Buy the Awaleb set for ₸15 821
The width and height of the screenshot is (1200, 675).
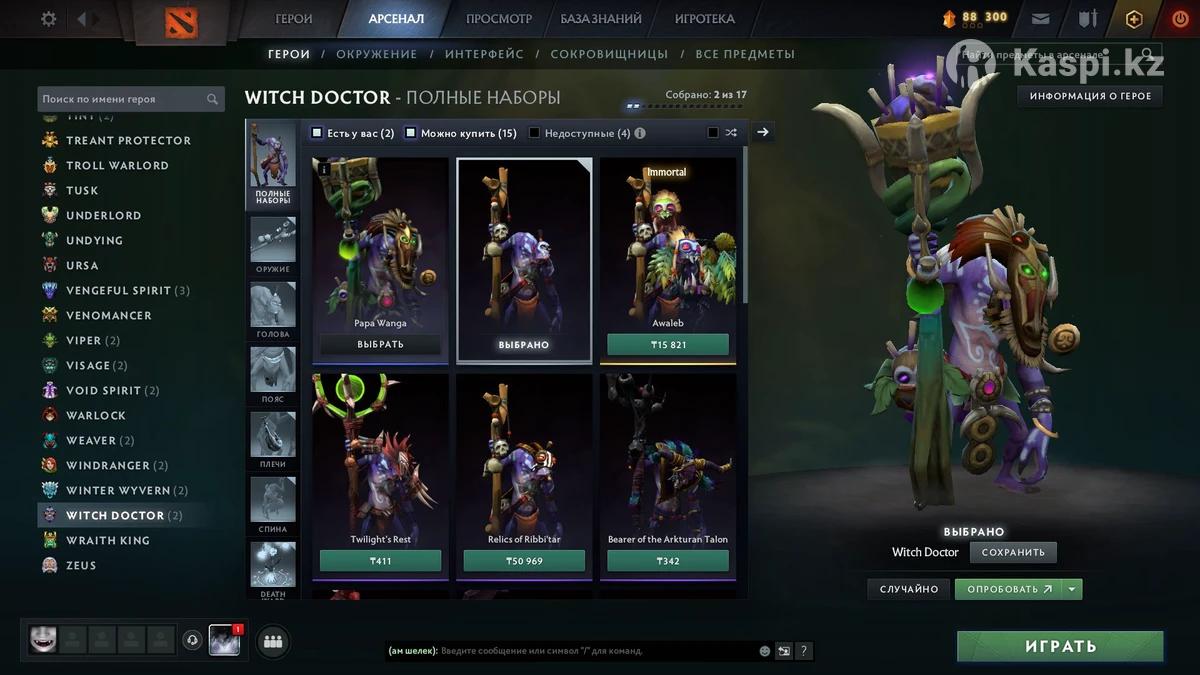pos(668,345)
